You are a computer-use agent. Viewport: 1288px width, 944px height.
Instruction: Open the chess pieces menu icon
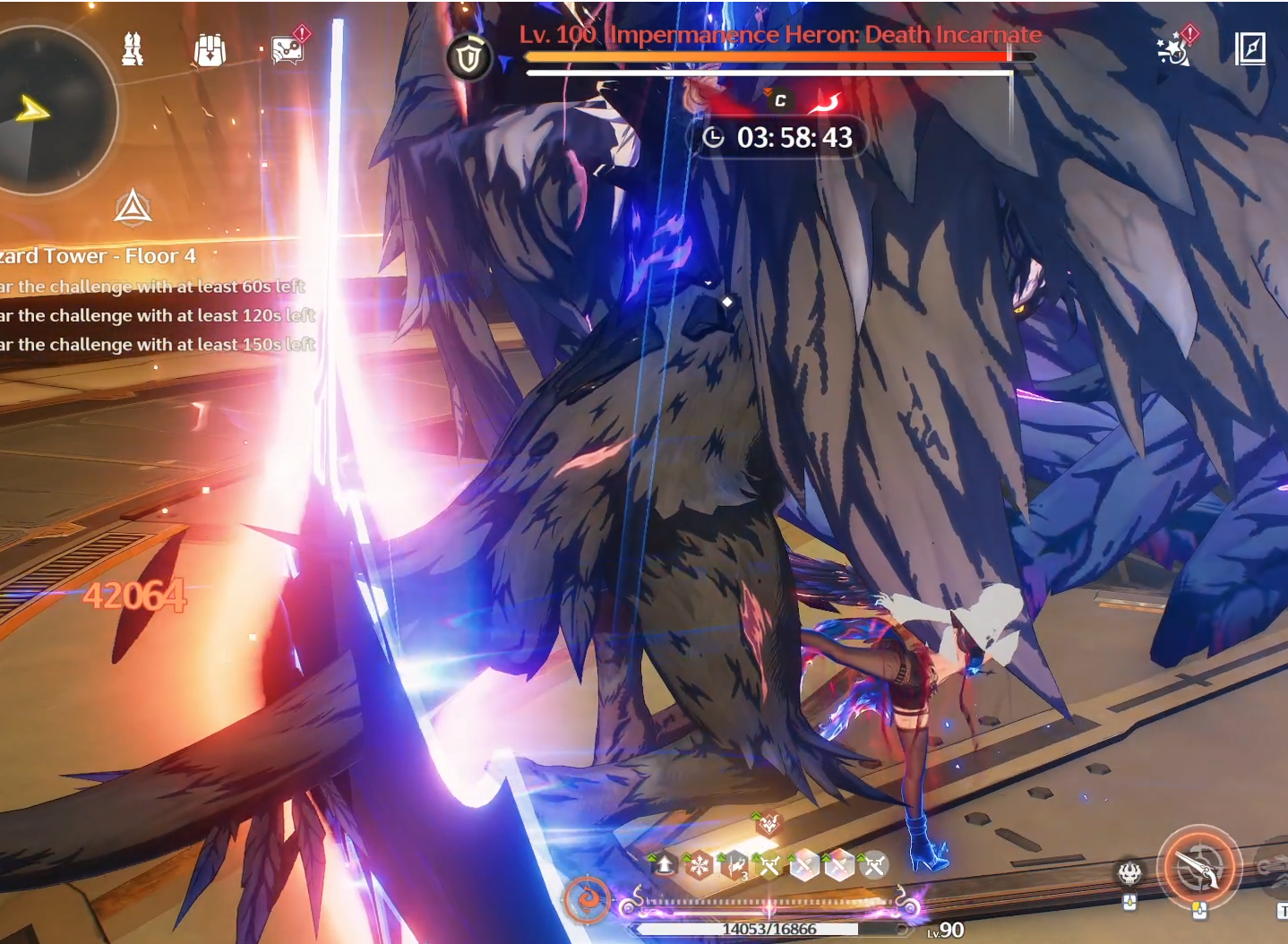point(133,48)
